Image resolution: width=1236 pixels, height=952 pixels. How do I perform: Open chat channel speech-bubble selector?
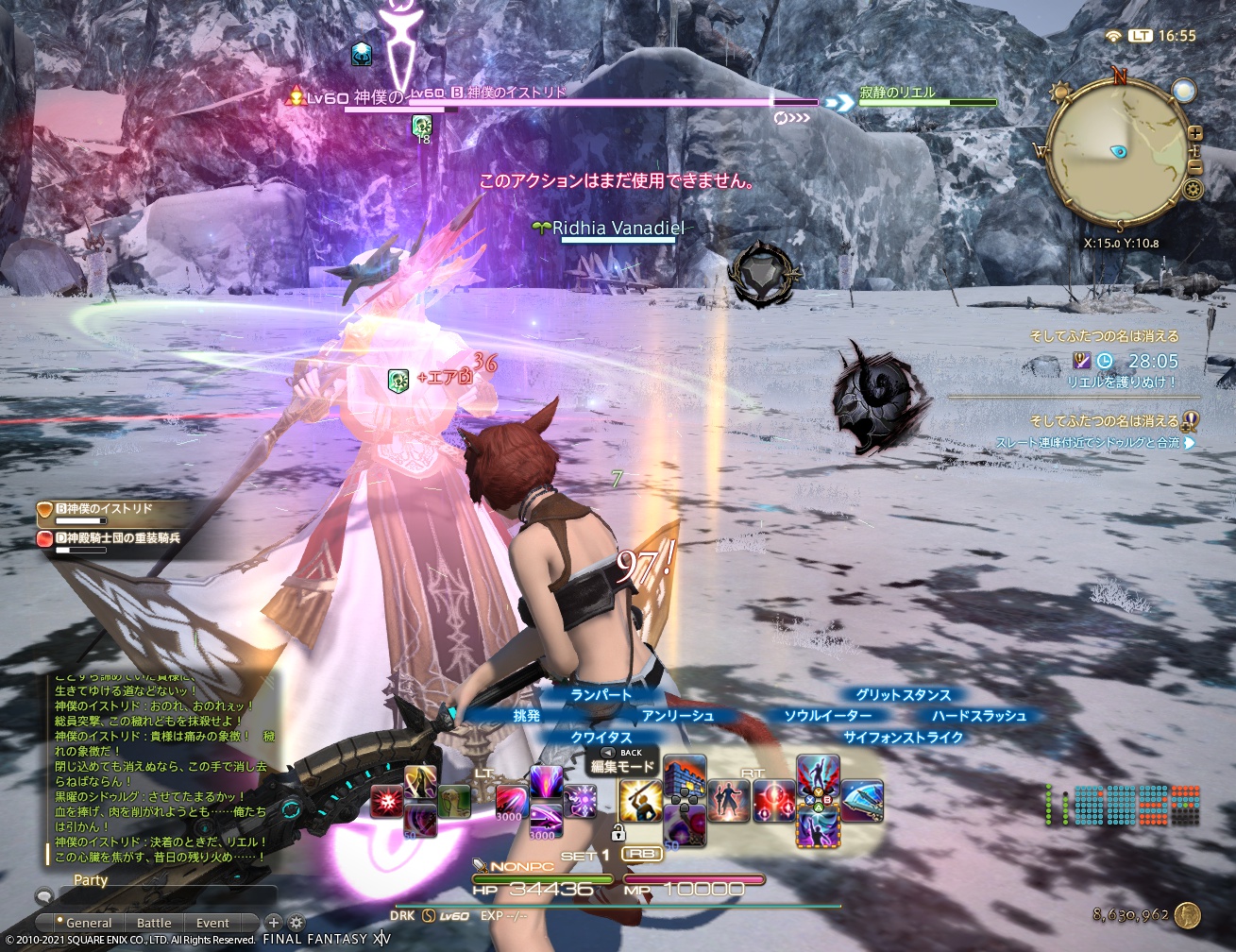(x=43, y=896)
